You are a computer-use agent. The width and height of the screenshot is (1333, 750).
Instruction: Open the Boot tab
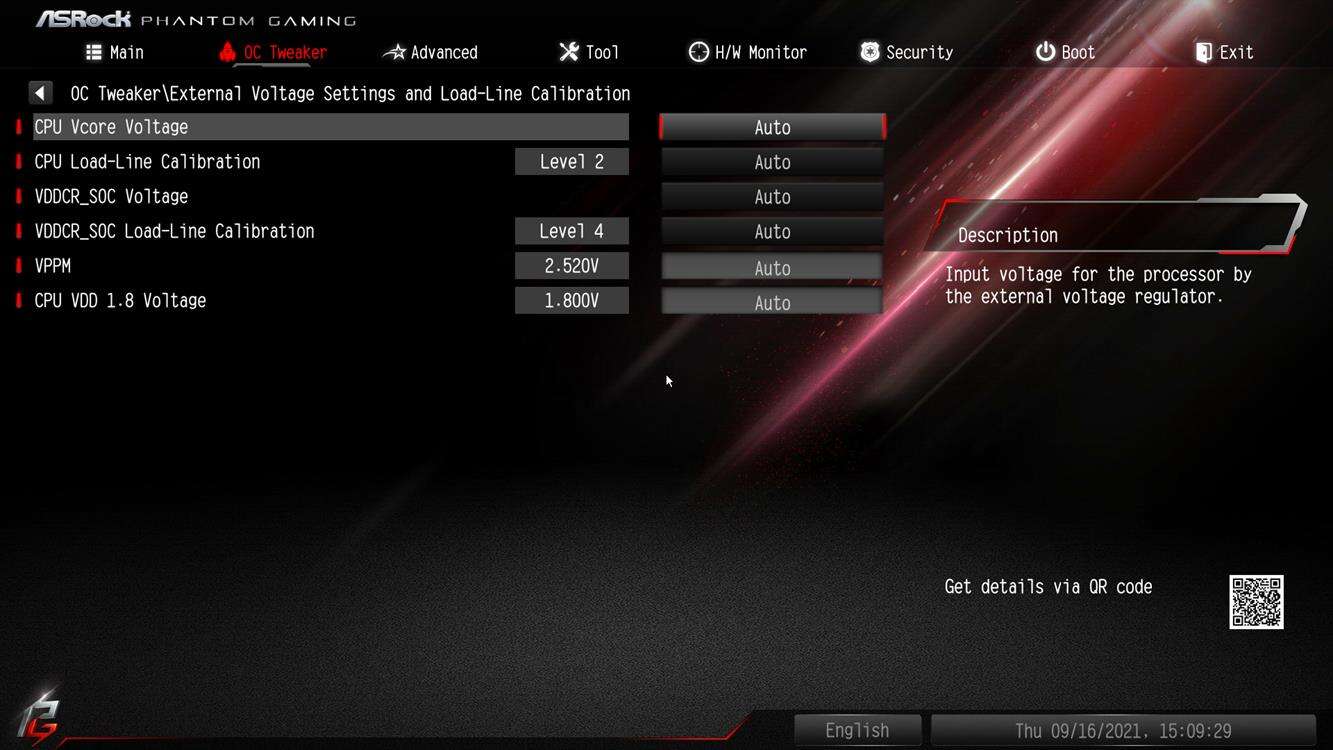click(1065, 52)
